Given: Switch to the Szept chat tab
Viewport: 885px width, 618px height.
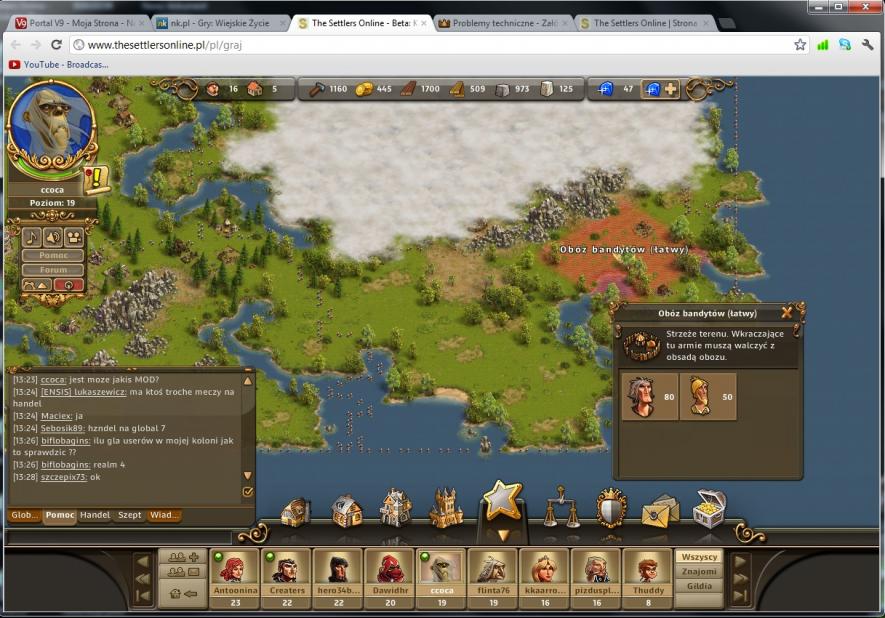Looking at the screenshot, I should pos(130,516).
